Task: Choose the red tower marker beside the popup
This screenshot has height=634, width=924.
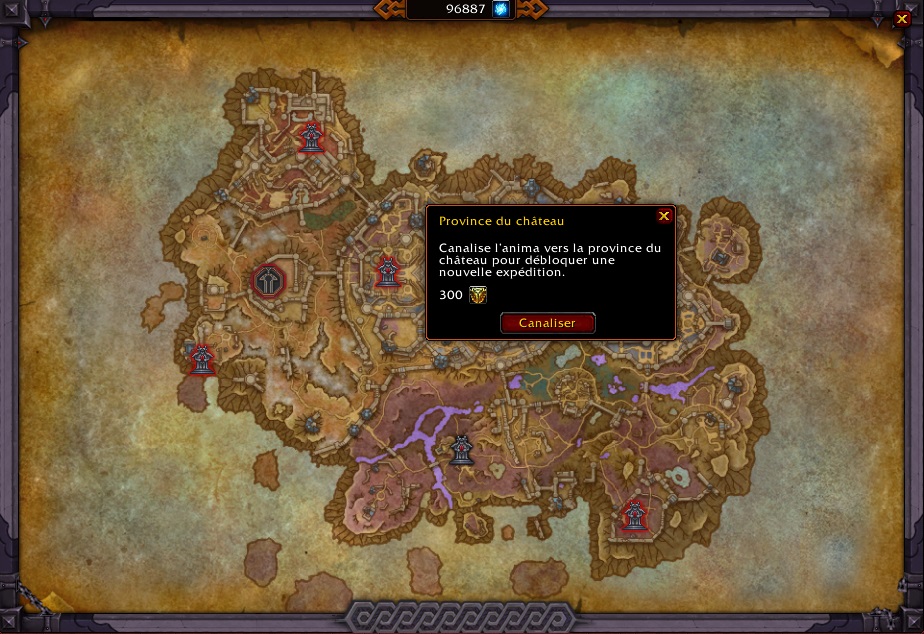Action: pyautogui.click(x=388, y=271)
